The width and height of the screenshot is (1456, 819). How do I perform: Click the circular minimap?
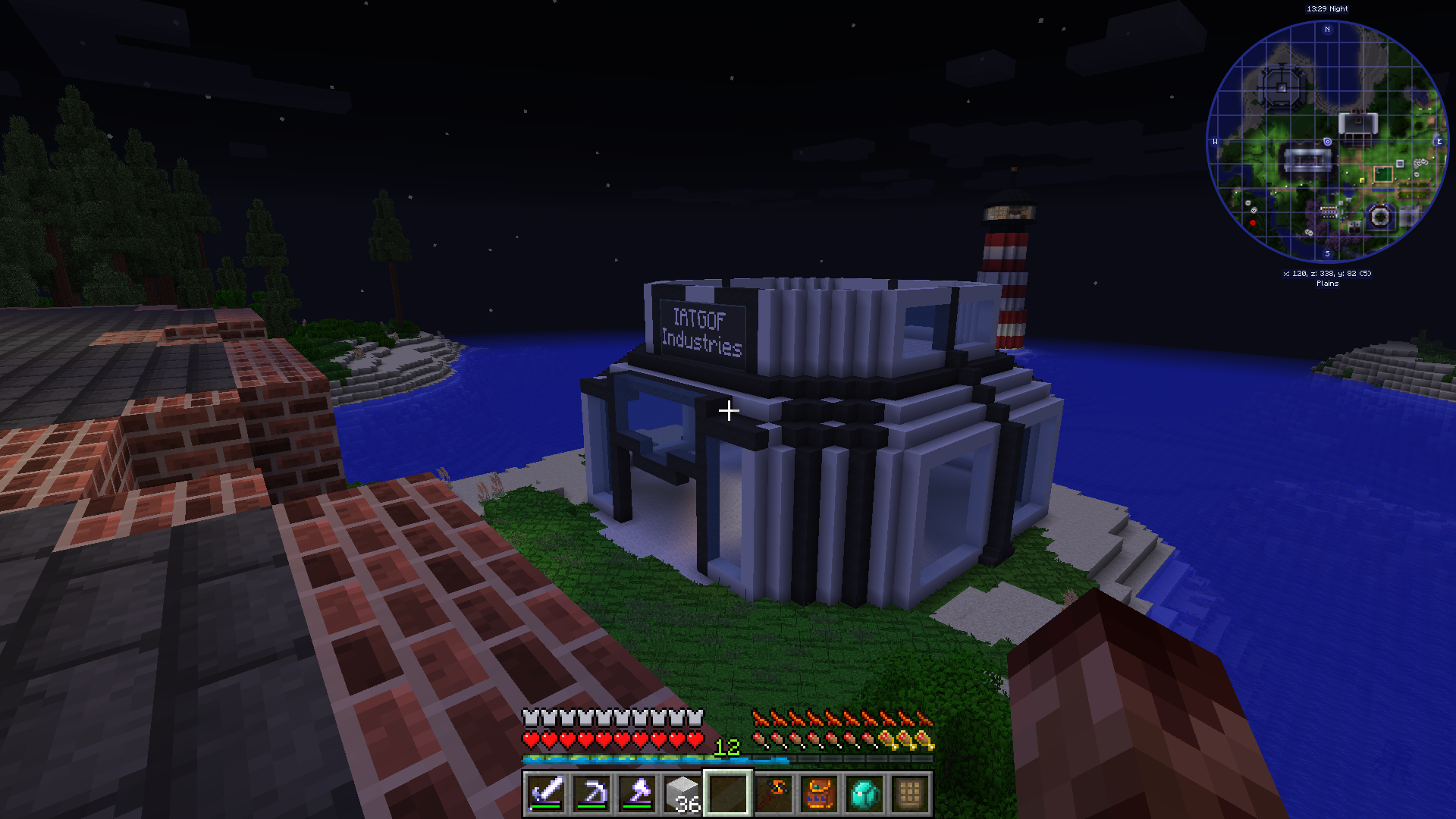(1327, 142)
